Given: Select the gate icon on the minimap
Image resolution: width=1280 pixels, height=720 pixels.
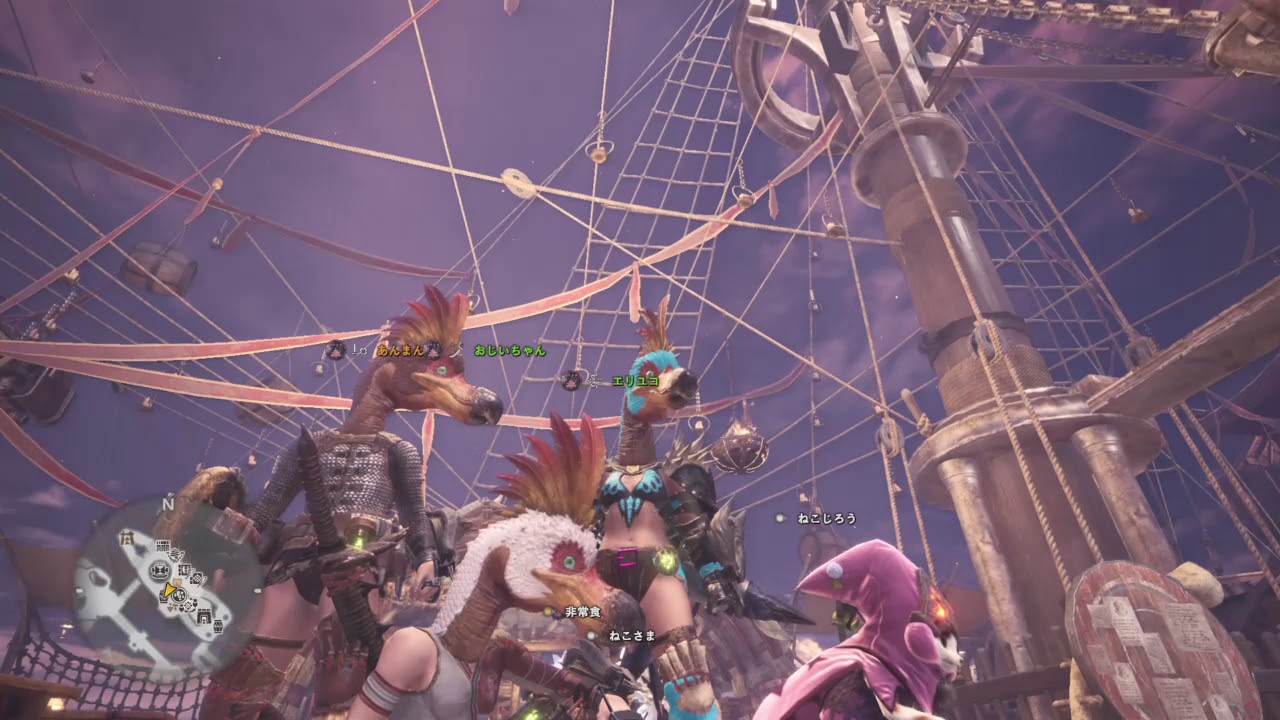Looking at the screenshot, I should [127, 538].
